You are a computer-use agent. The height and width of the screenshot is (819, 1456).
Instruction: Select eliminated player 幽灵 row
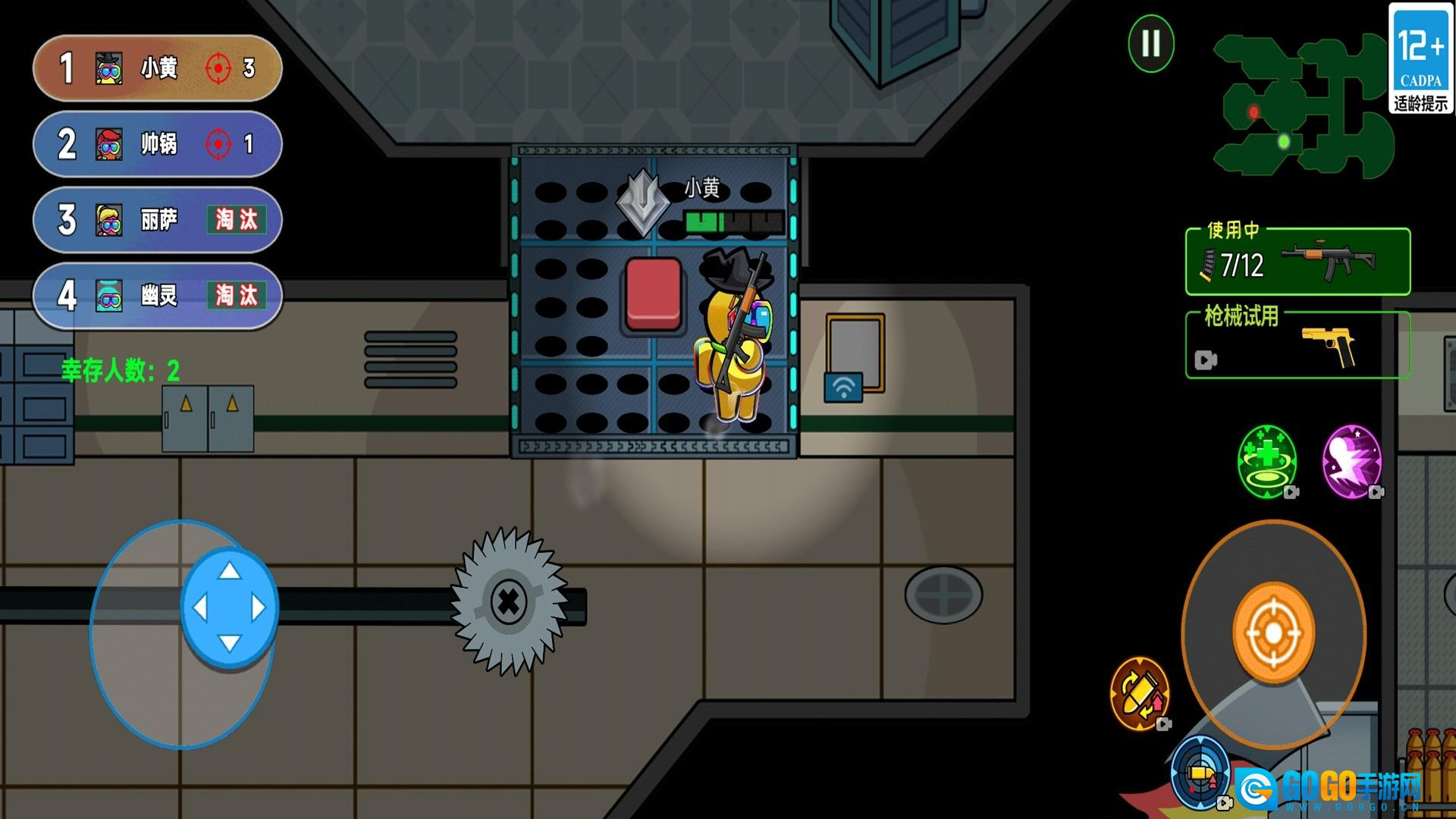pyautogui.click(x=158, y=296)
